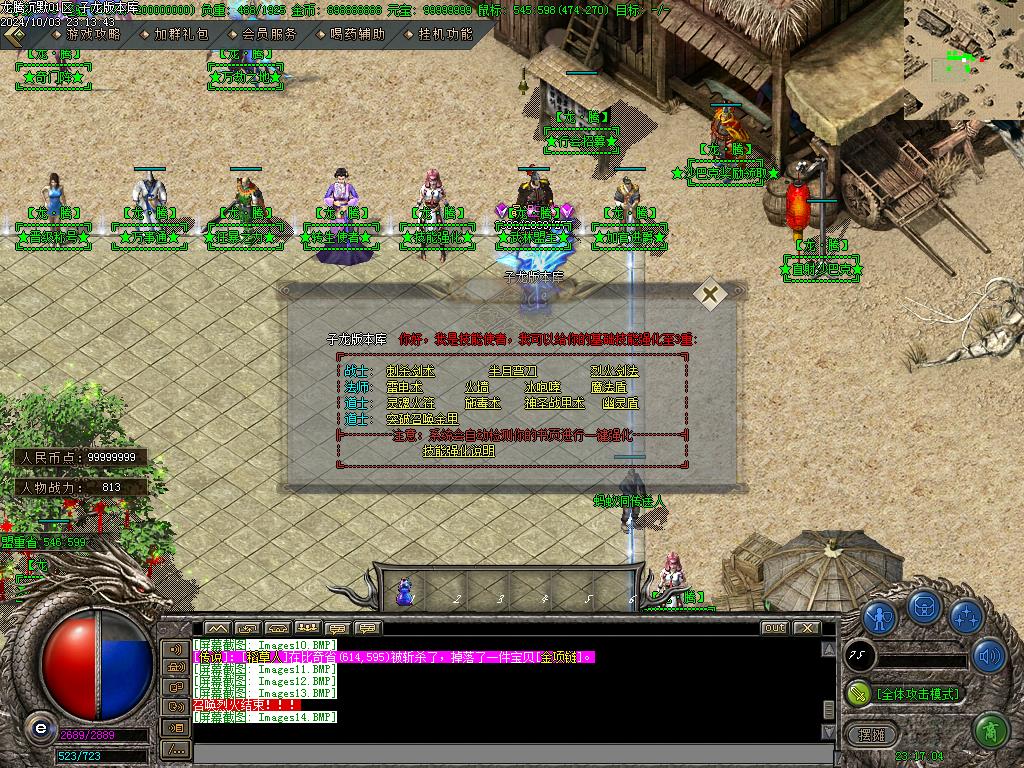View 技能强化说明 explanation
This screenshot has width=1024, height=768.
coord(458,451)
